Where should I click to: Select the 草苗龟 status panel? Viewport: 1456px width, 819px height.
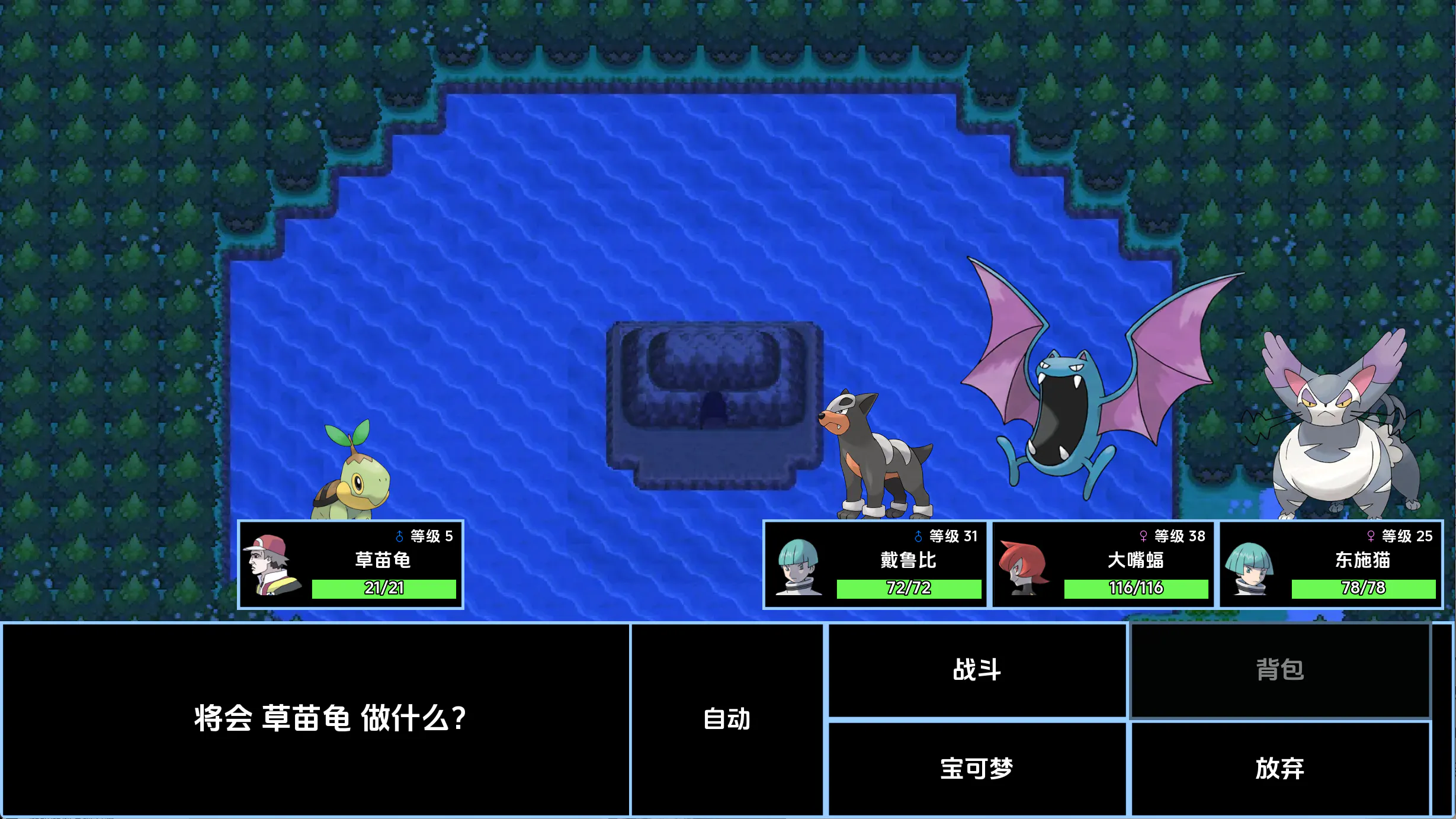(x=351, y=564)
